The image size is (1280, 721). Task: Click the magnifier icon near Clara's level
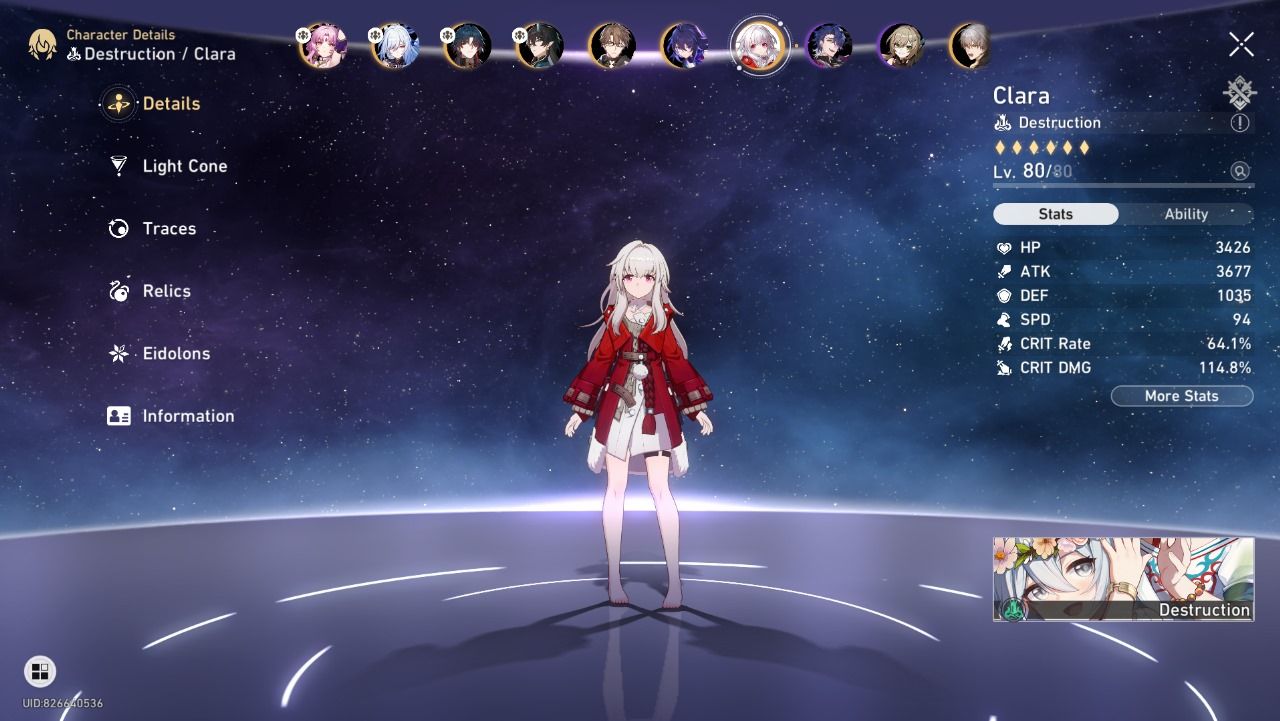coord(1239,170)
